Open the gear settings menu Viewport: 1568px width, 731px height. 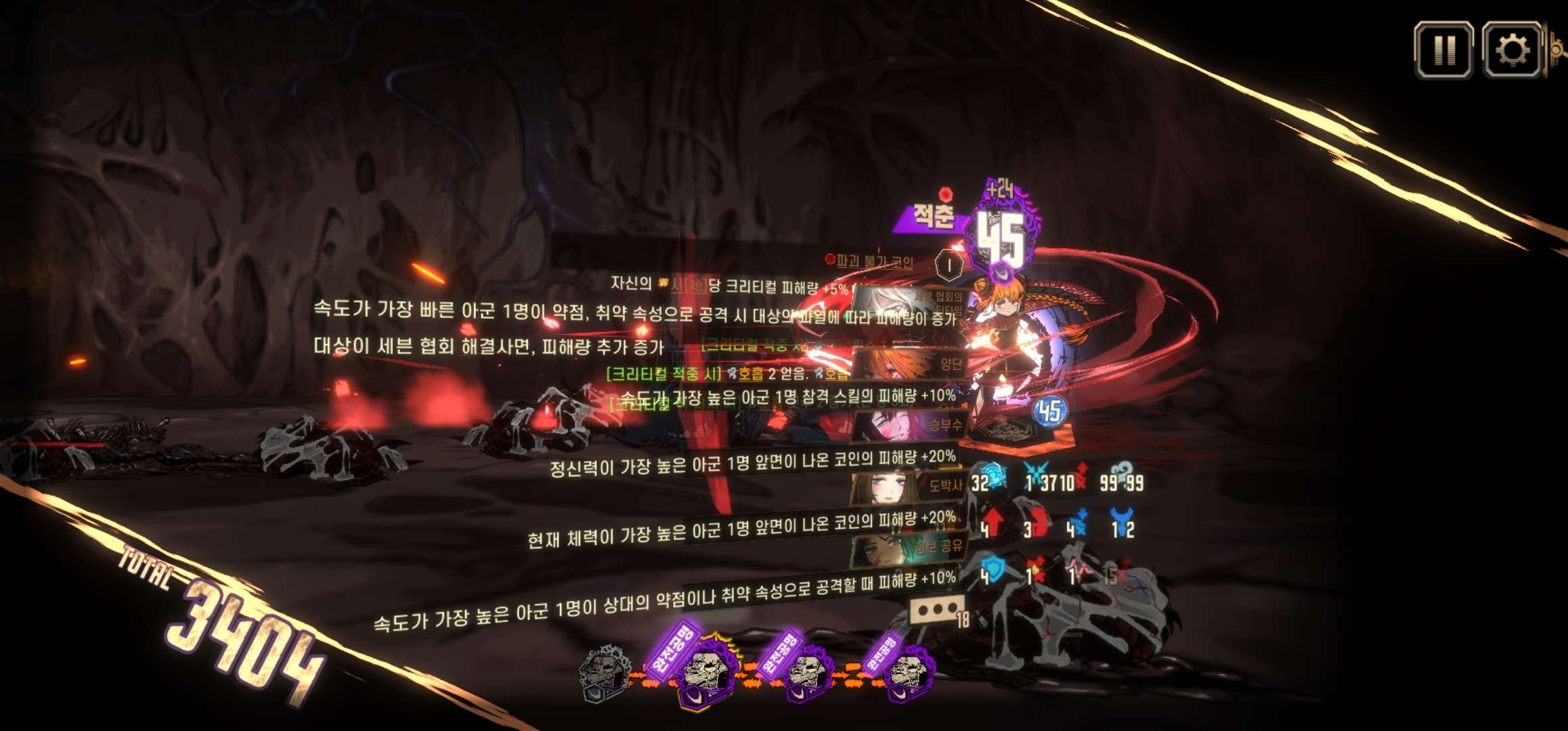(x=1512, y=49)
